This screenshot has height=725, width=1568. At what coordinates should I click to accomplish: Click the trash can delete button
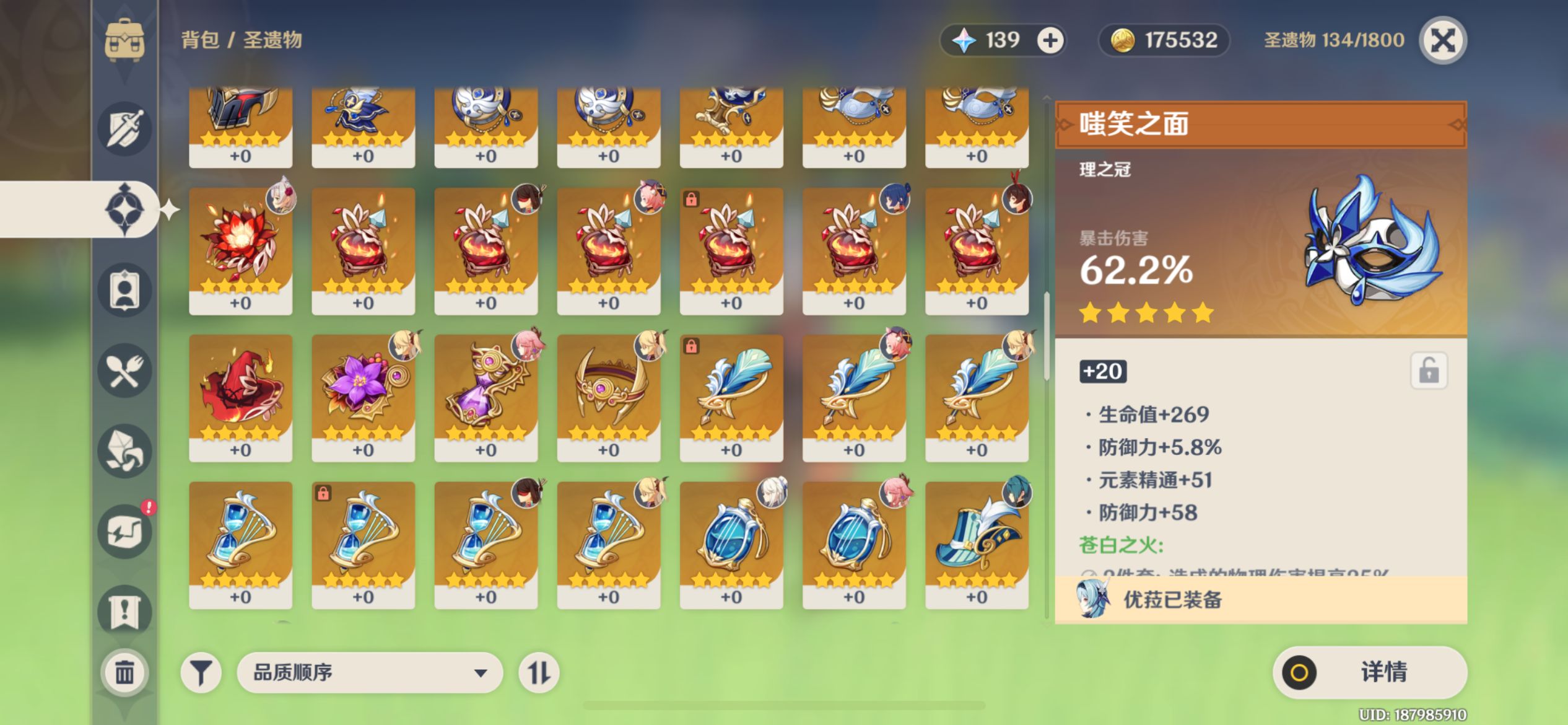click(124, 672)
